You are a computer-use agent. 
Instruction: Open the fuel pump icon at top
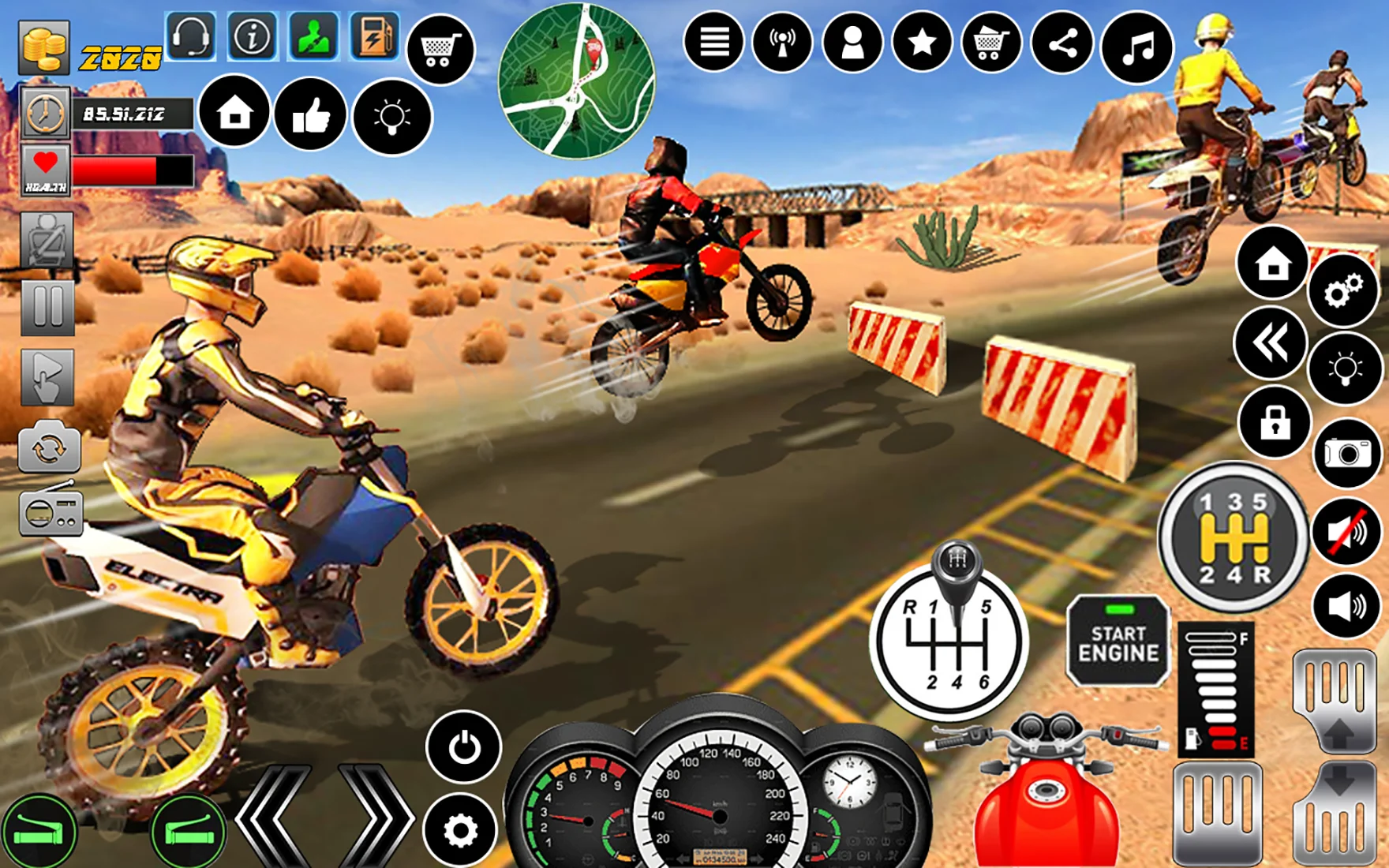(x=374, y=36)
